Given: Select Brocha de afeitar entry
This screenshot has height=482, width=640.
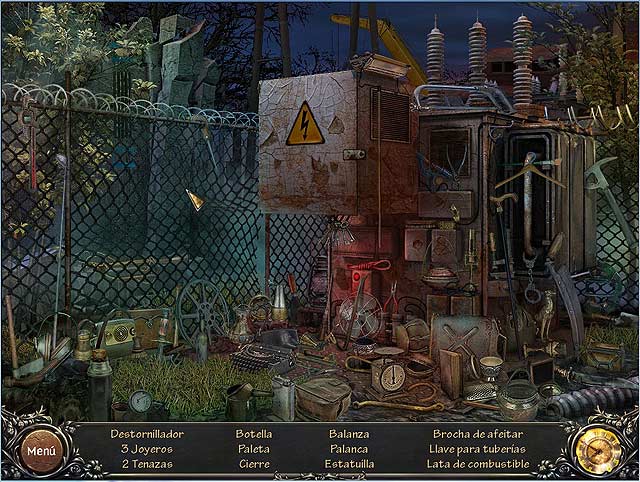Looking at the screenshot, I should pyautogui.click(x=476, y=434).
